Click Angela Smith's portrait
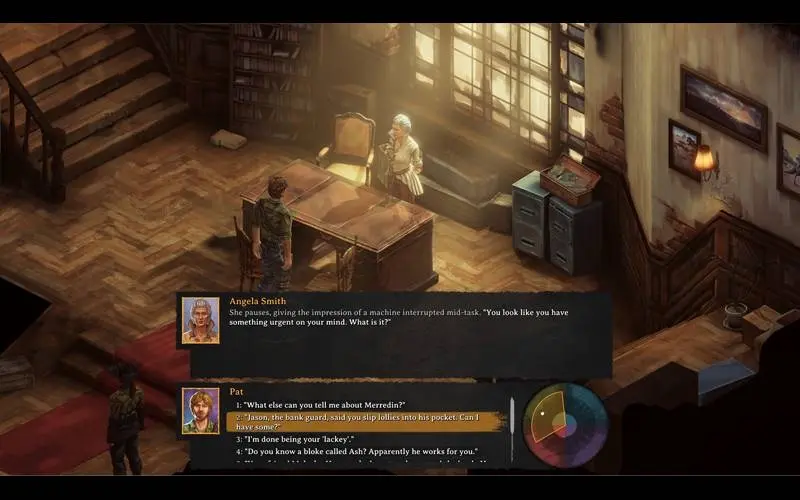Screen dimensions: 800x500 click(x=201, y=320)
